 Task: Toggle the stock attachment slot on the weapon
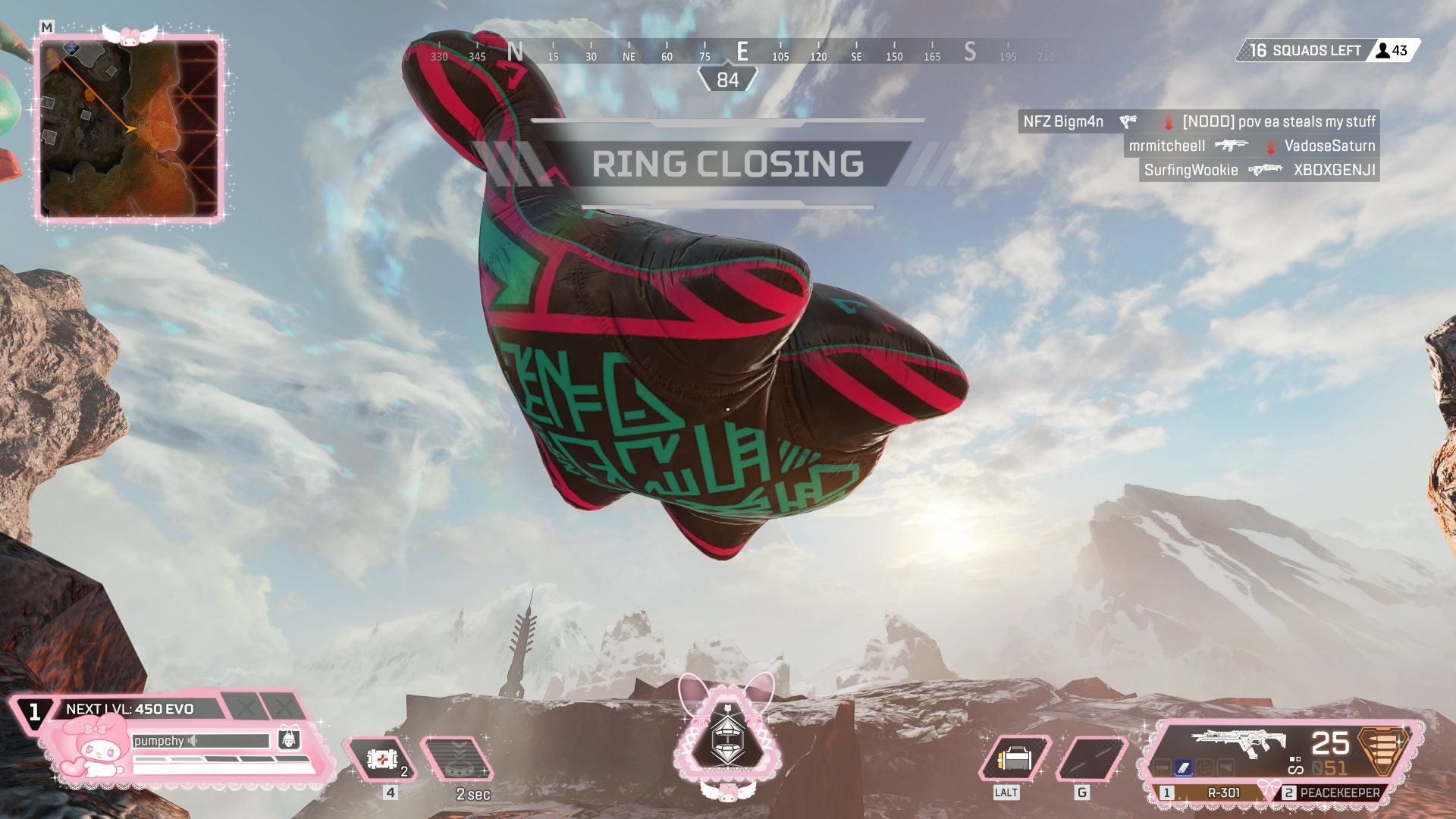tap(1226, 767)
